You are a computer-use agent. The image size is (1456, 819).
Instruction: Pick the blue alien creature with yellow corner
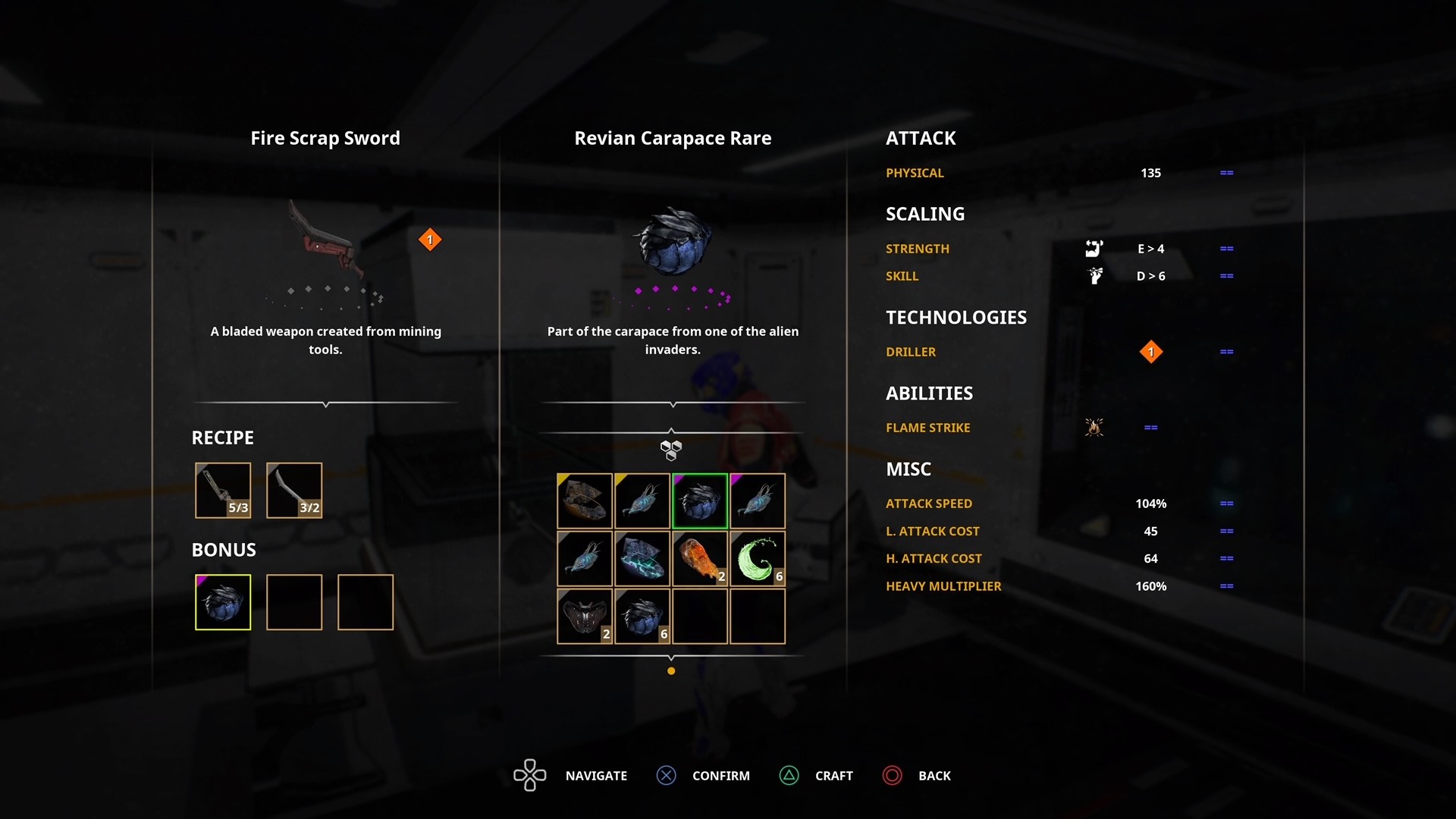(x=642, y=501)
